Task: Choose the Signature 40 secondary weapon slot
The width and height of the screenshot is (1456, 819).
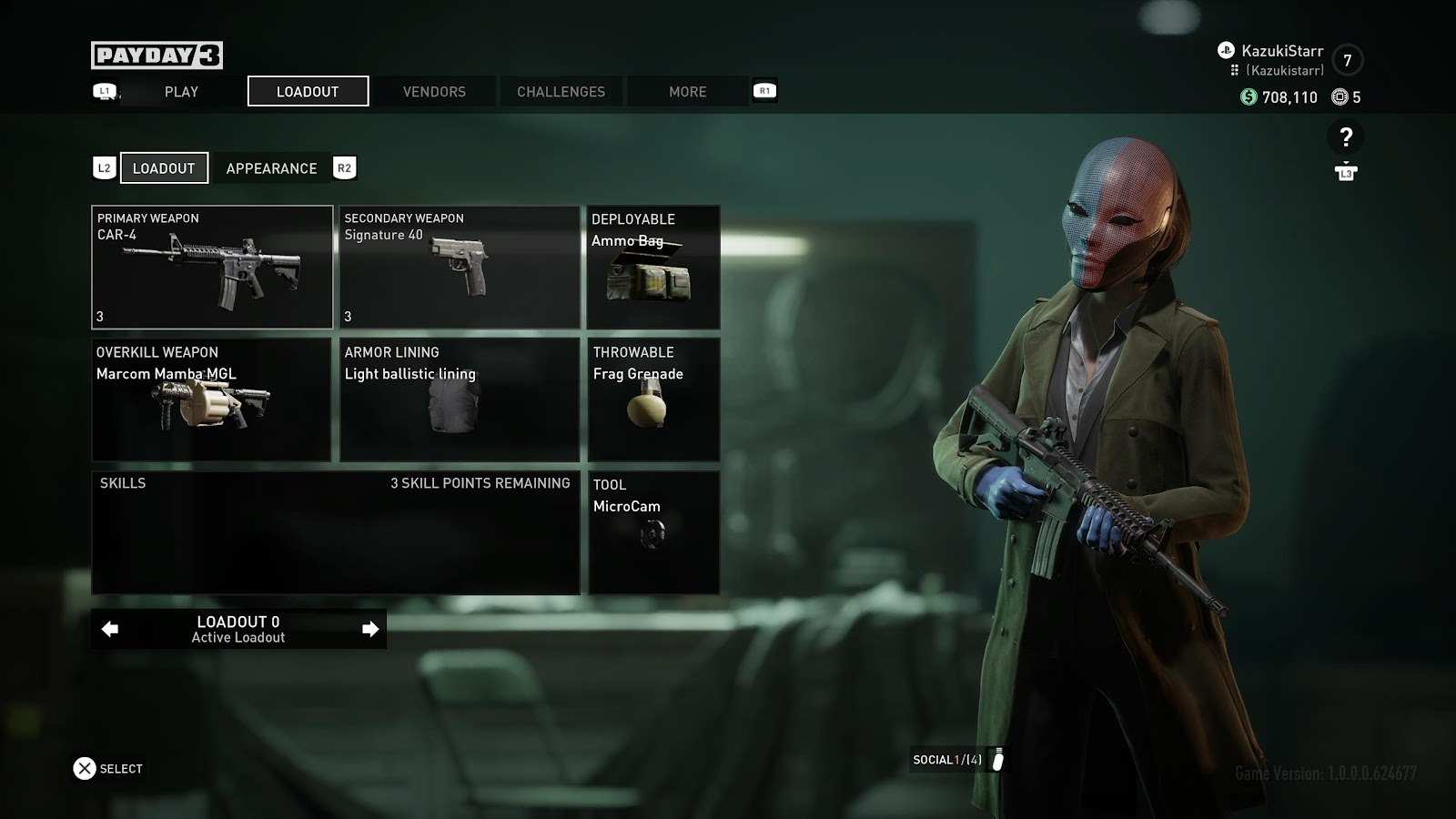Action: click(460, 267)
